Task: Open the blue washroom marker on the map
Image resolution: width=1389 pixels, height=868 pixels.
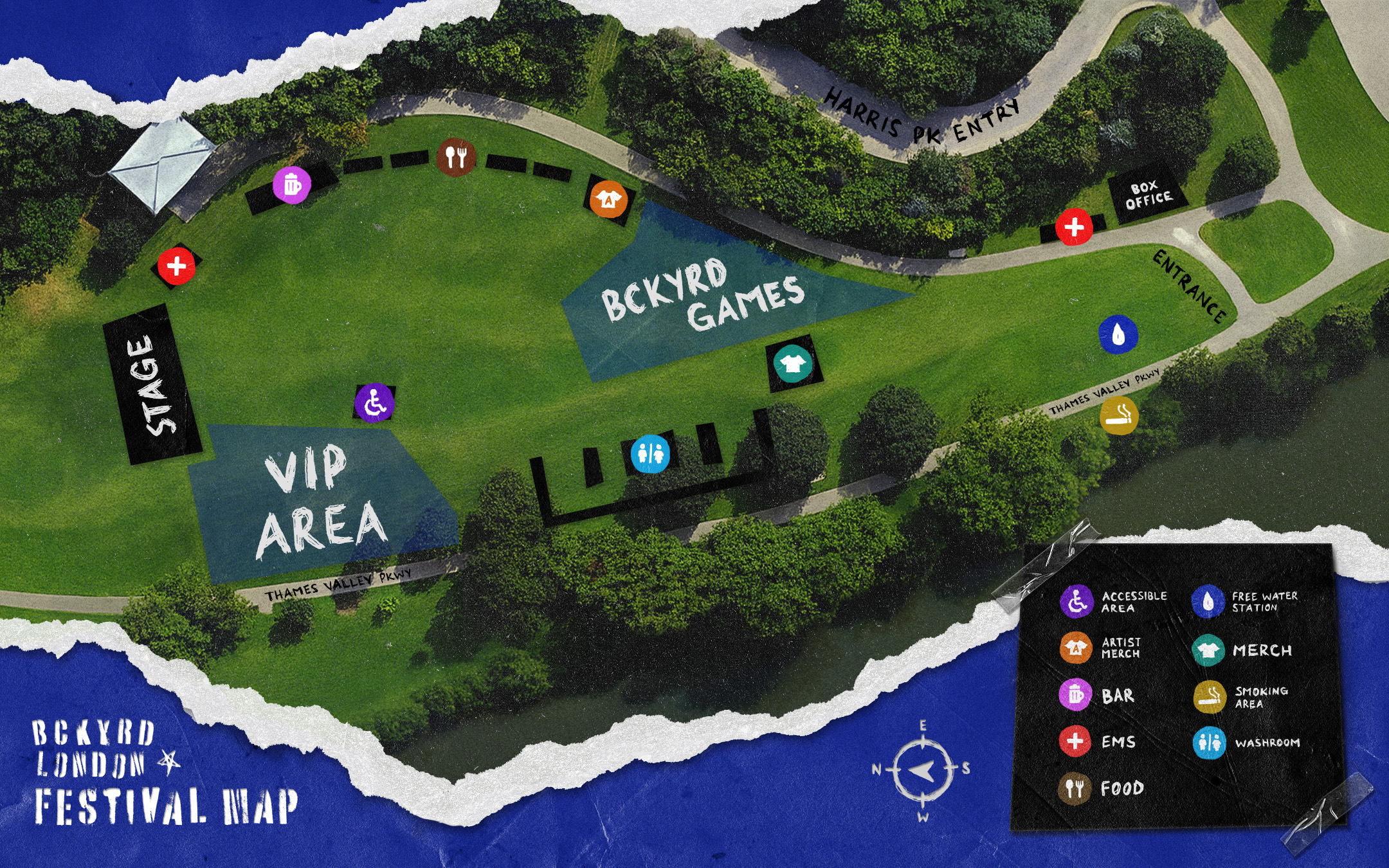Action: pyautogui.click(x=650, y=453)
